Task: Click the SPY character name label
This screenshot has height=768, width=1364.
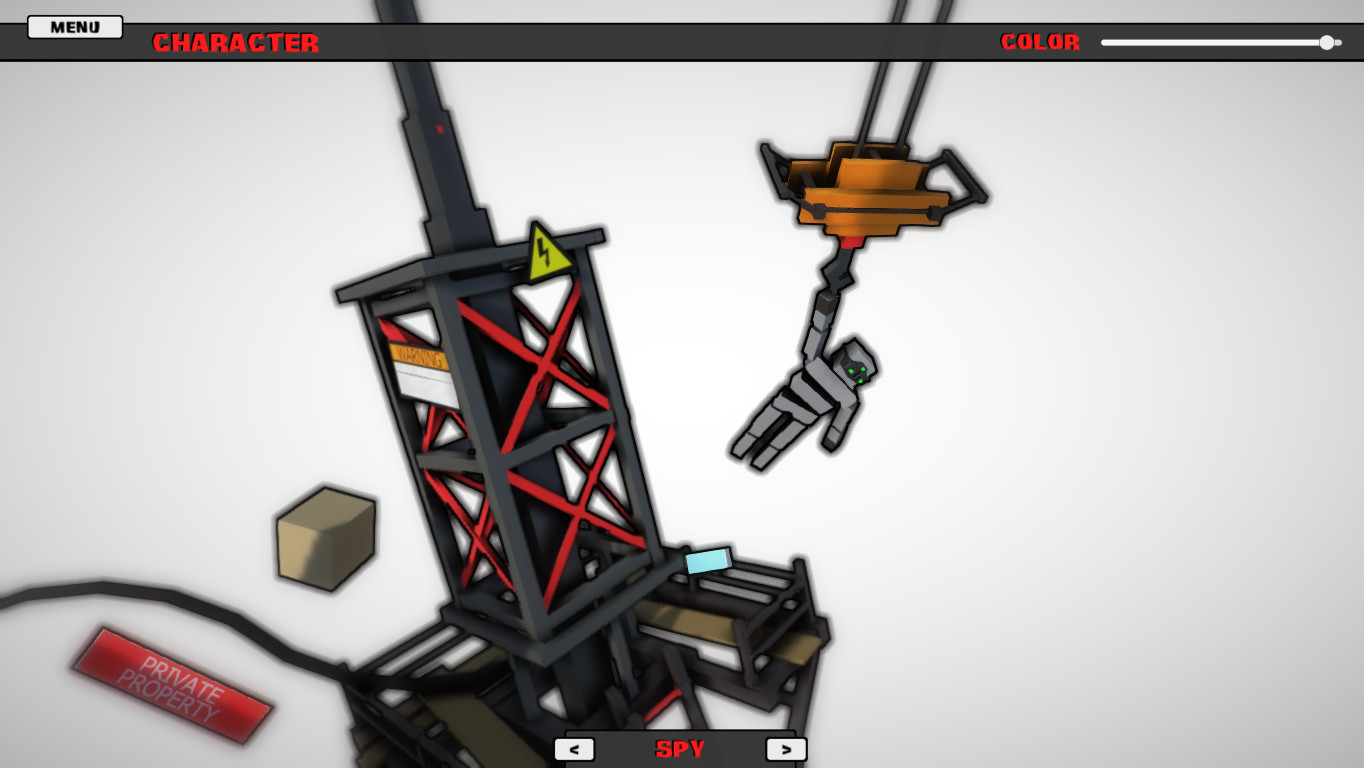Action: (x=679, y=748)
